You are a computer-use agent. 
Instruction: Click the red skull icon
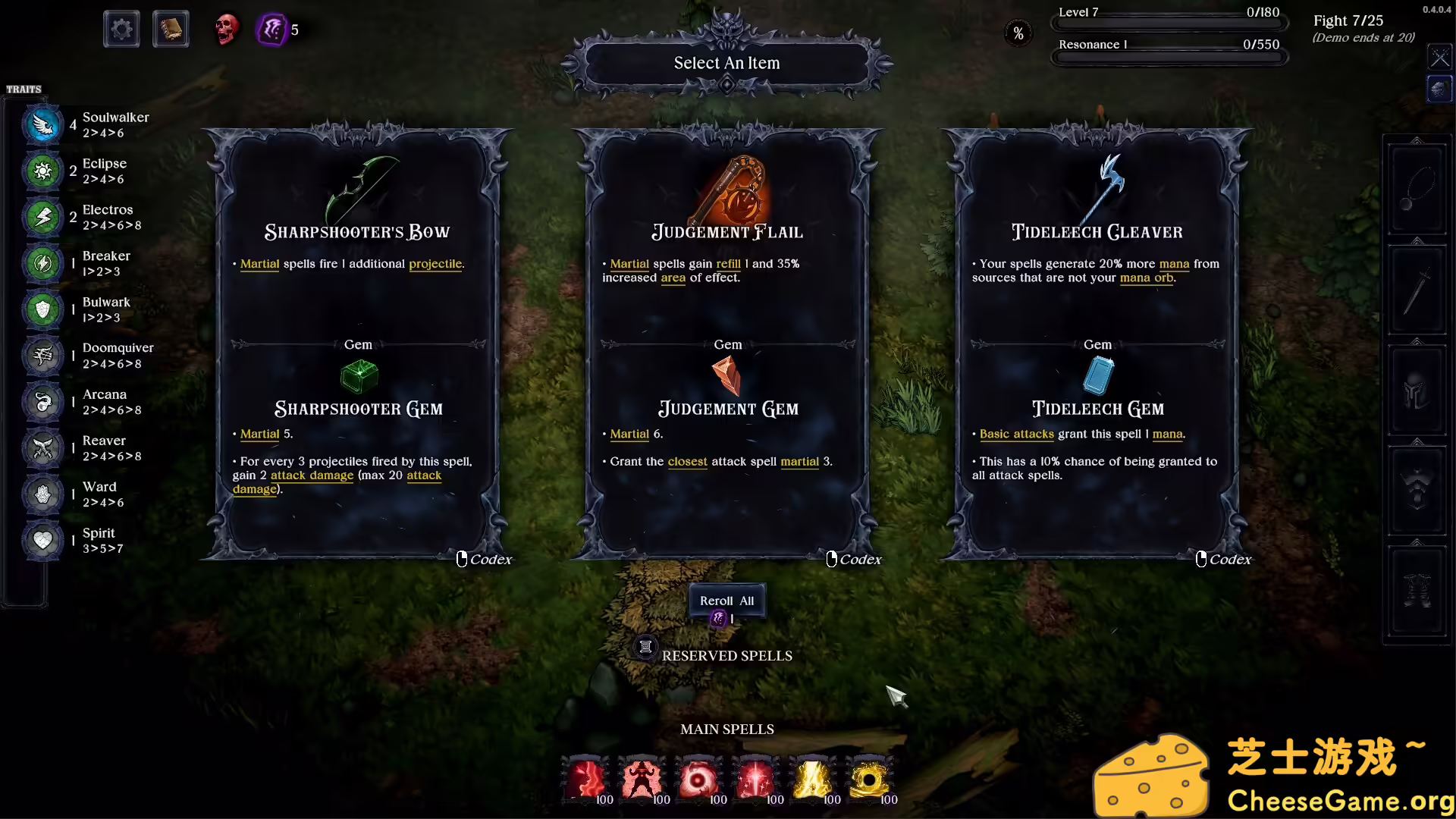[x=226, y=29]
